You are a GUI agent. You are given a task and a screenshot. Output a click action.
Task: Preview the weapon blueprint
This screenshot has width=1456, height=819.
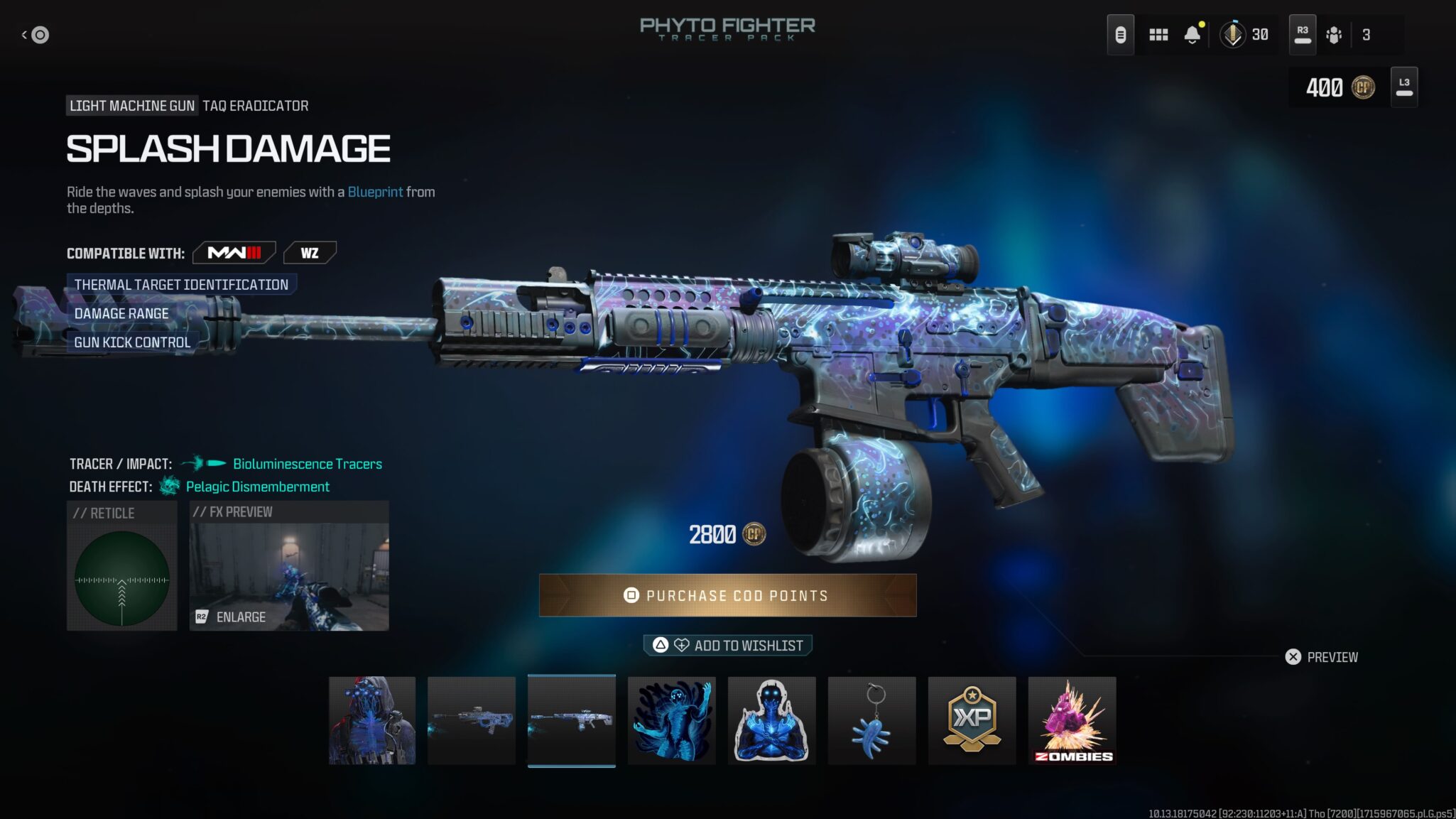[x=1322, y=657]
